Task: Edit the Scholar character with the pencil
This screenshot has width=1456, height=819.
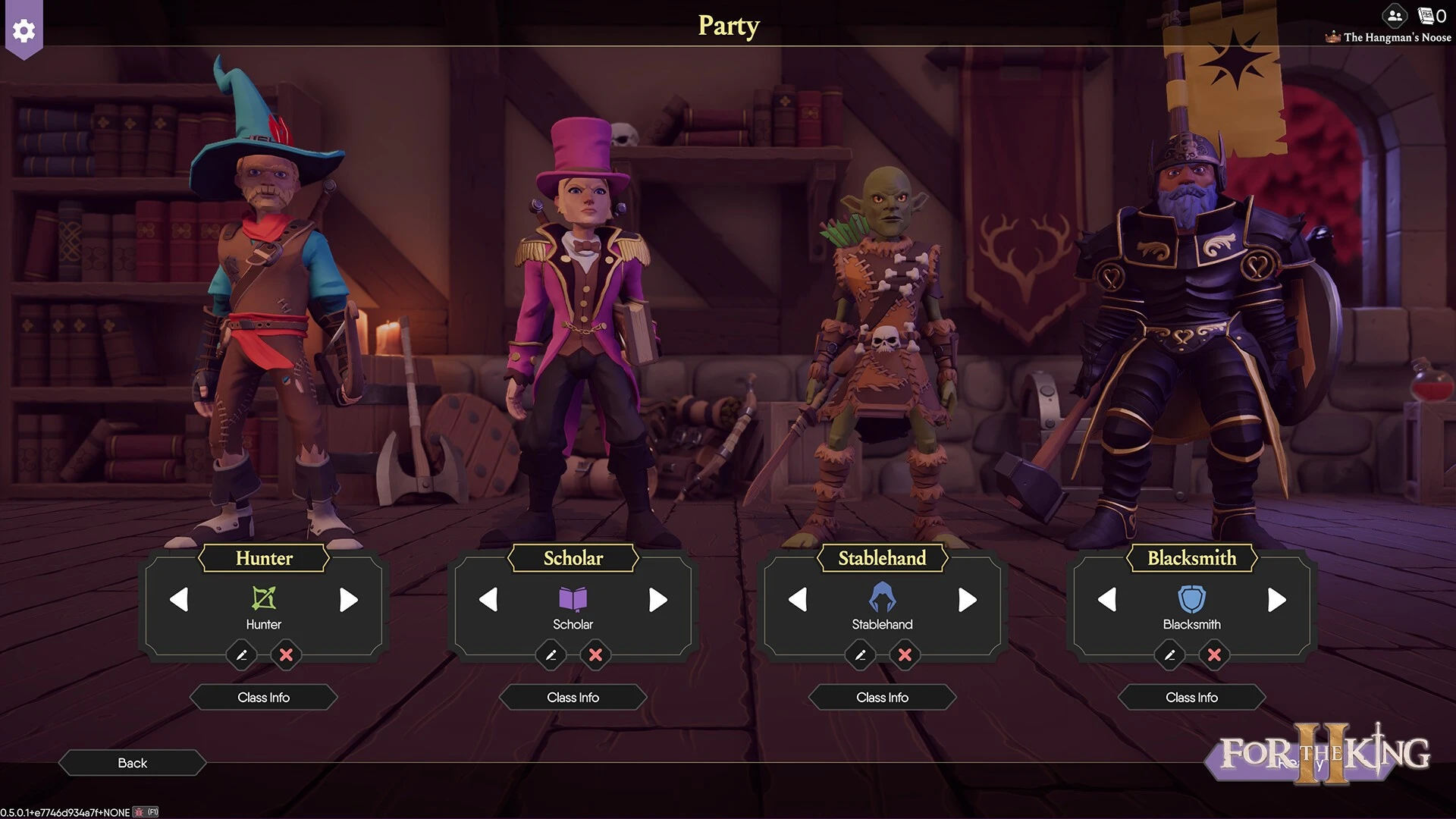Action: pos(551,654)
